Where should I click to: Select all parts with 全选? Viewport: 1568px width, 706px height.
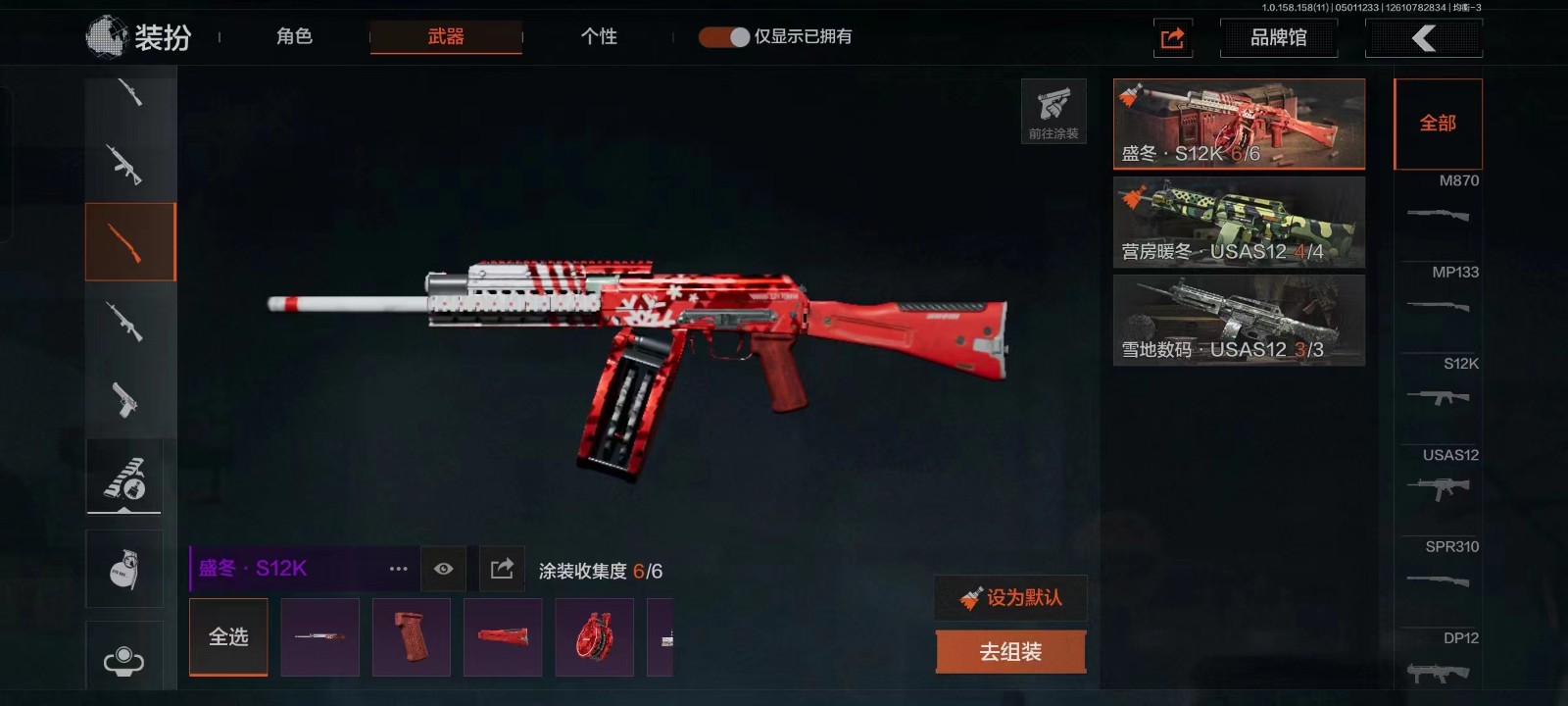(228, 637)
